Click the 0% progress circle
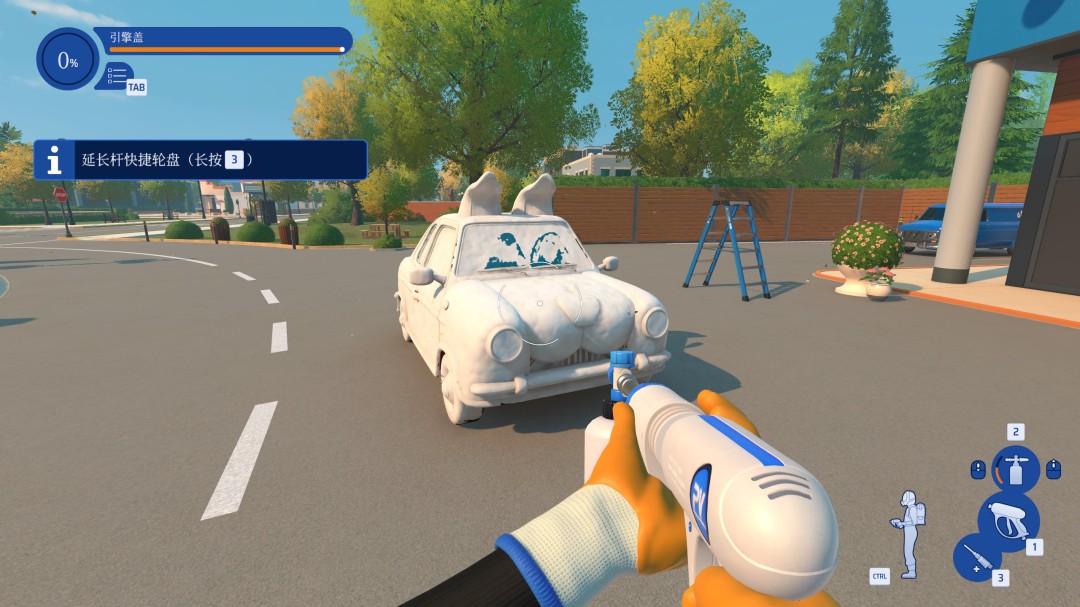The image size is (1080, 607). tap(67, 60)
